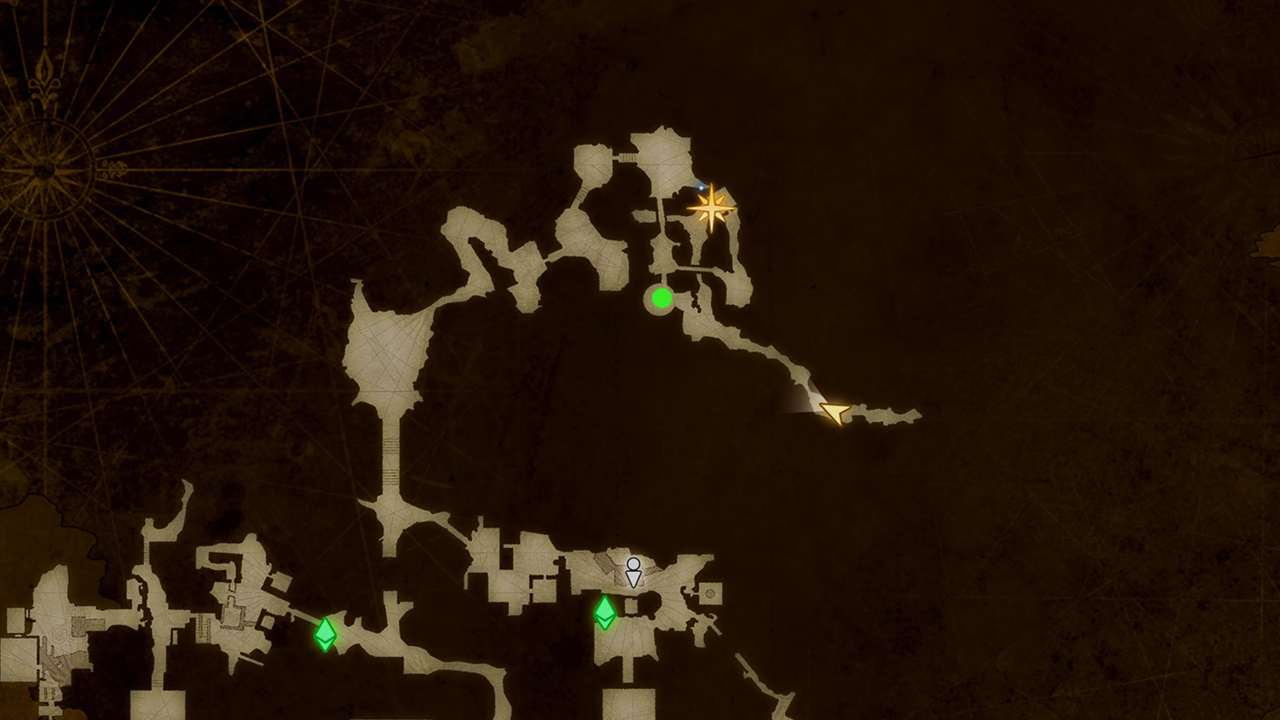Click the small dotted circular chamber on the right
1280x720 pixels.
pos(711,594)
